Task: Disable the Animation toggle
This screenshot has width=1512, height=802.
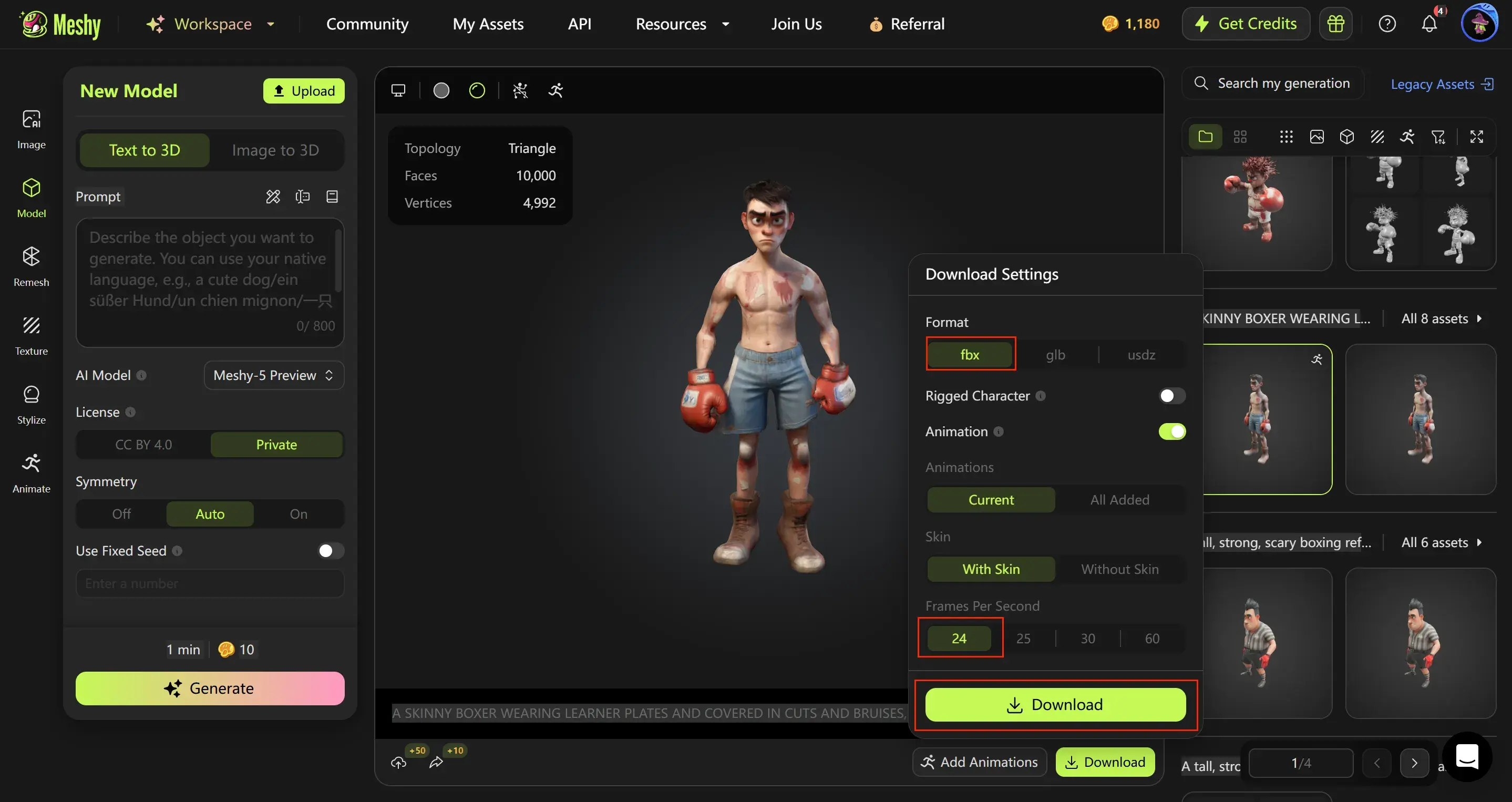Action: coord(1171,431)
